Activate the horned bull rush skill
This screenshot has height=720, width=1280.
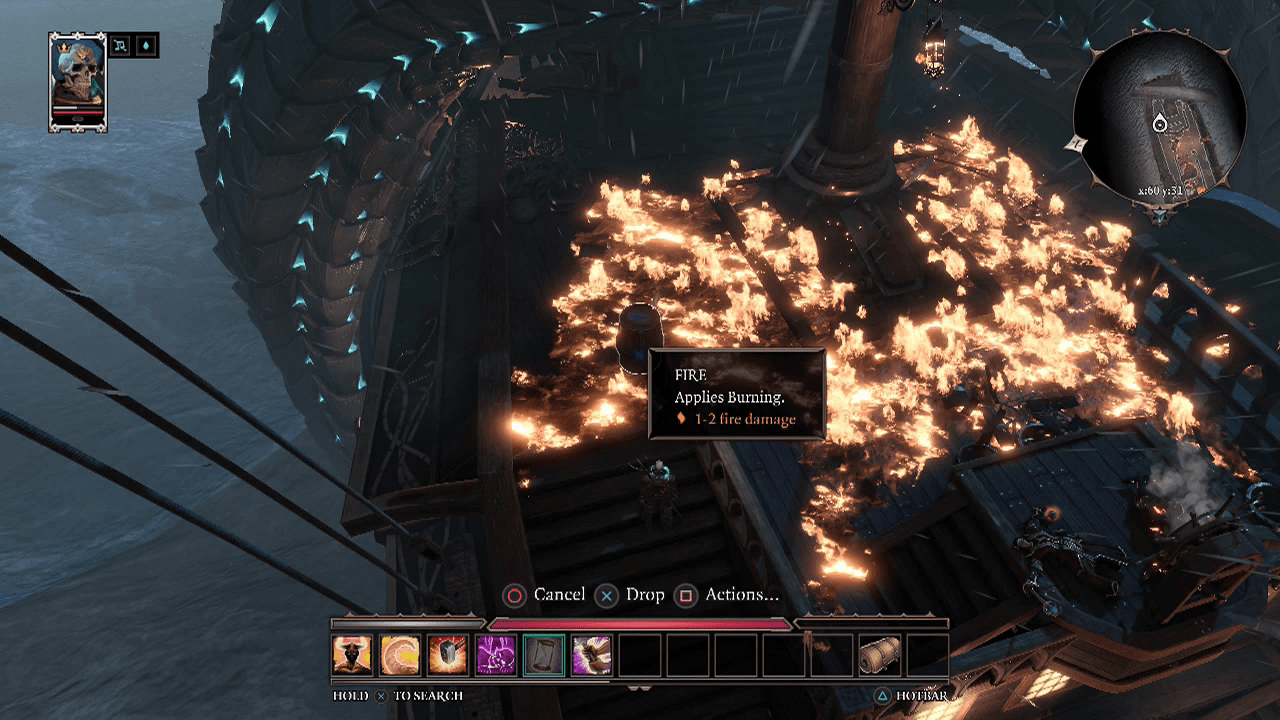(352, 655)
